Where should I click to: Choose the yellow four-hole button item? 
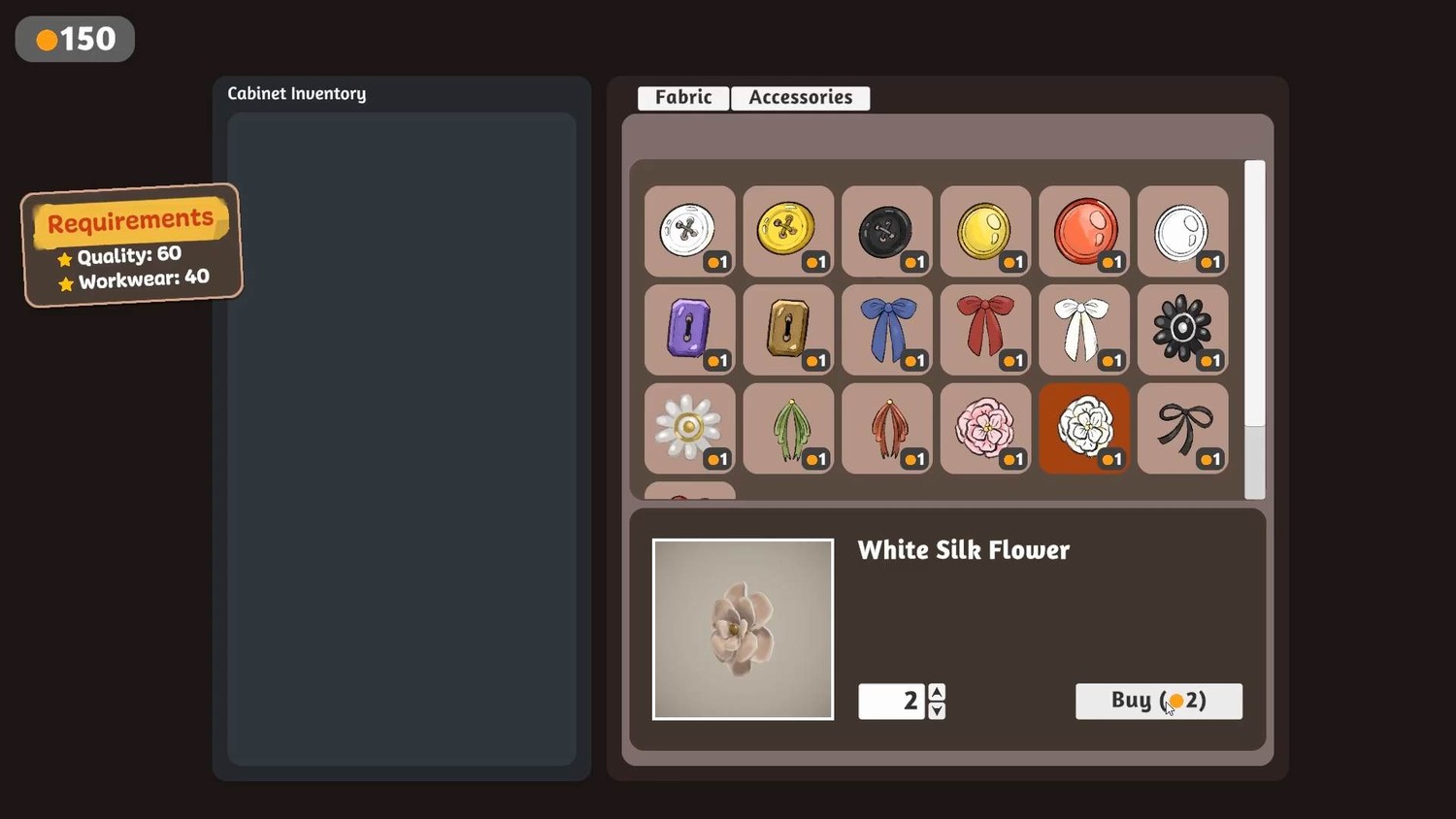(788, 232)
